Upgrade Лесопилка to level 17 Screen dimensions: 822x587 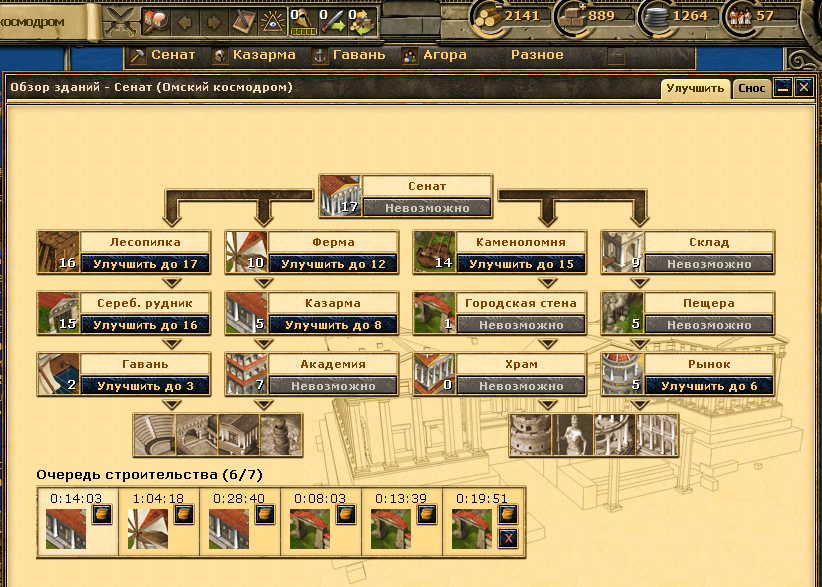click(x=146, y=265)
